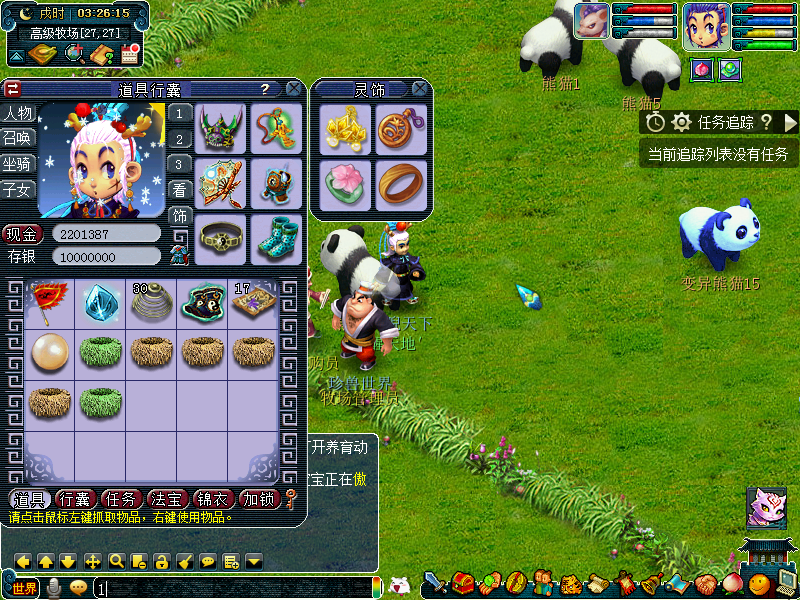Image resolution: width=800 pixels, height=600 pixels.
Task: Click the 加锁 lock button
Action: tap(259, 499)
